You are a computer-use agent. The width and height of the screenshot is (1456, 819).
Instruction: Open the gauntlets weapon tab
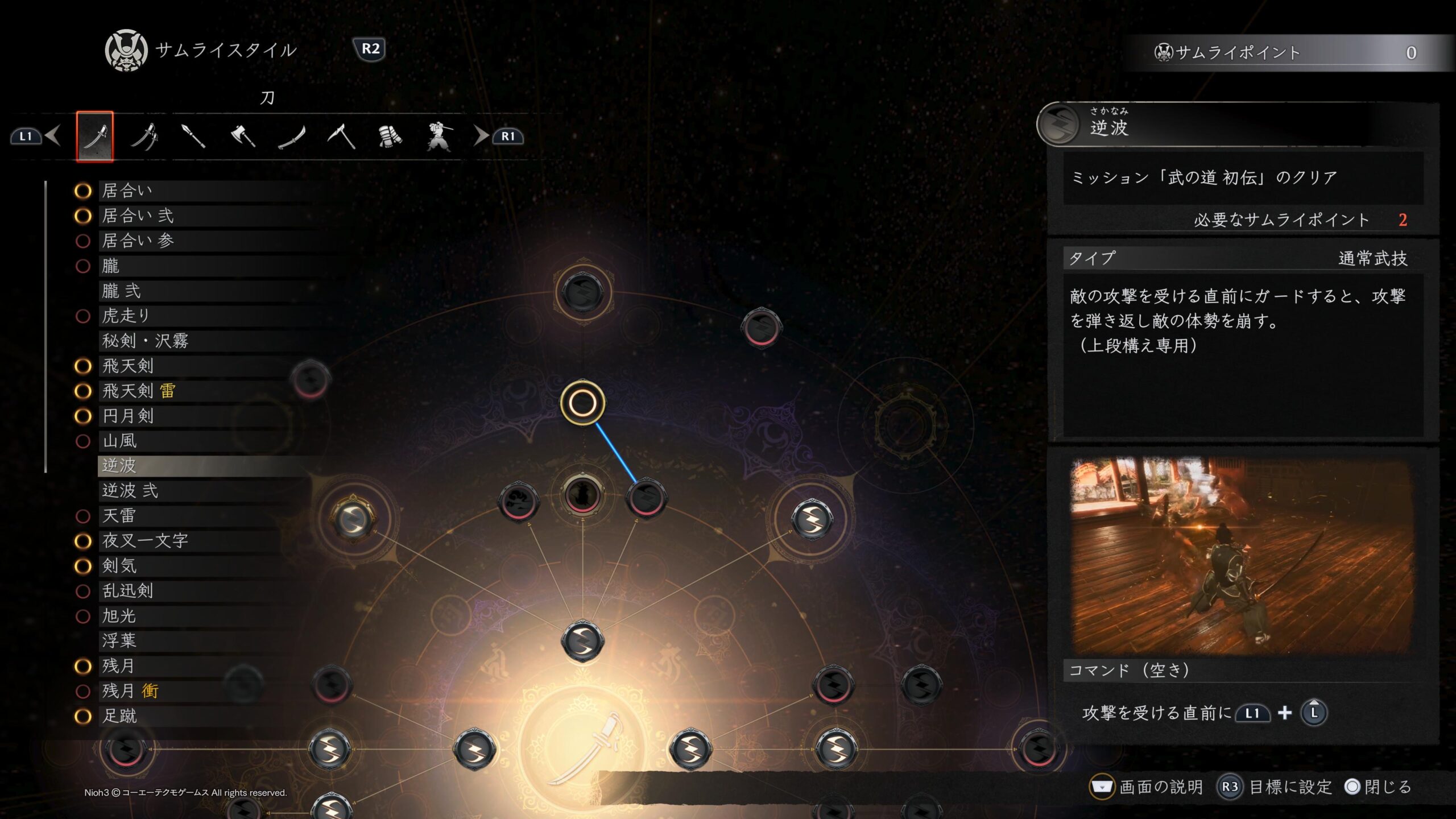[390, 136]
